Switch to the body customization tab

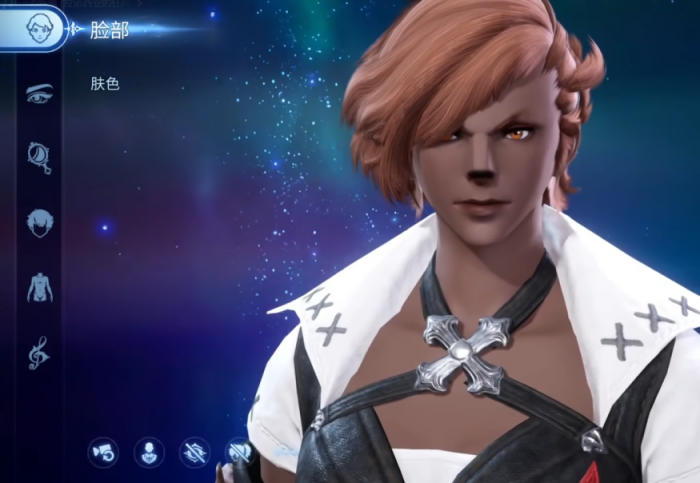(x=40, y=287)
